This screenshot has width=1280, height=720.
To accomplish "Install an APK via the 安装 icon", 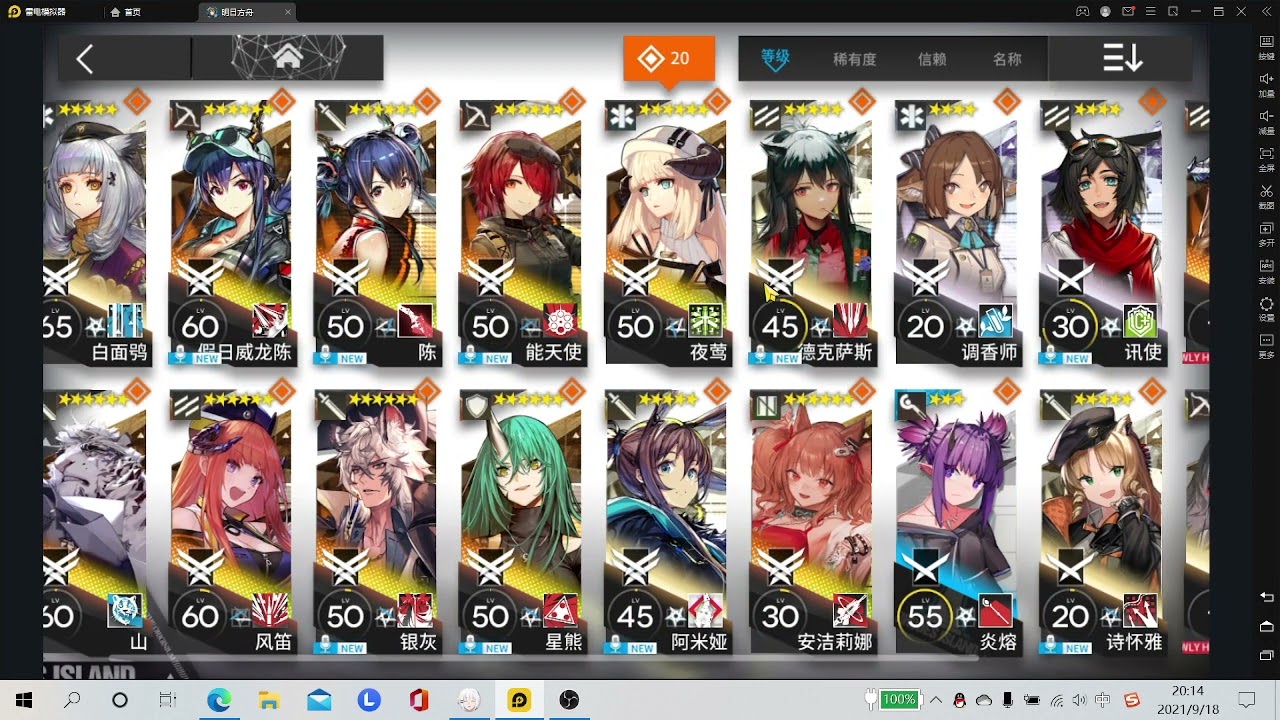I will tap(1266, 266).
